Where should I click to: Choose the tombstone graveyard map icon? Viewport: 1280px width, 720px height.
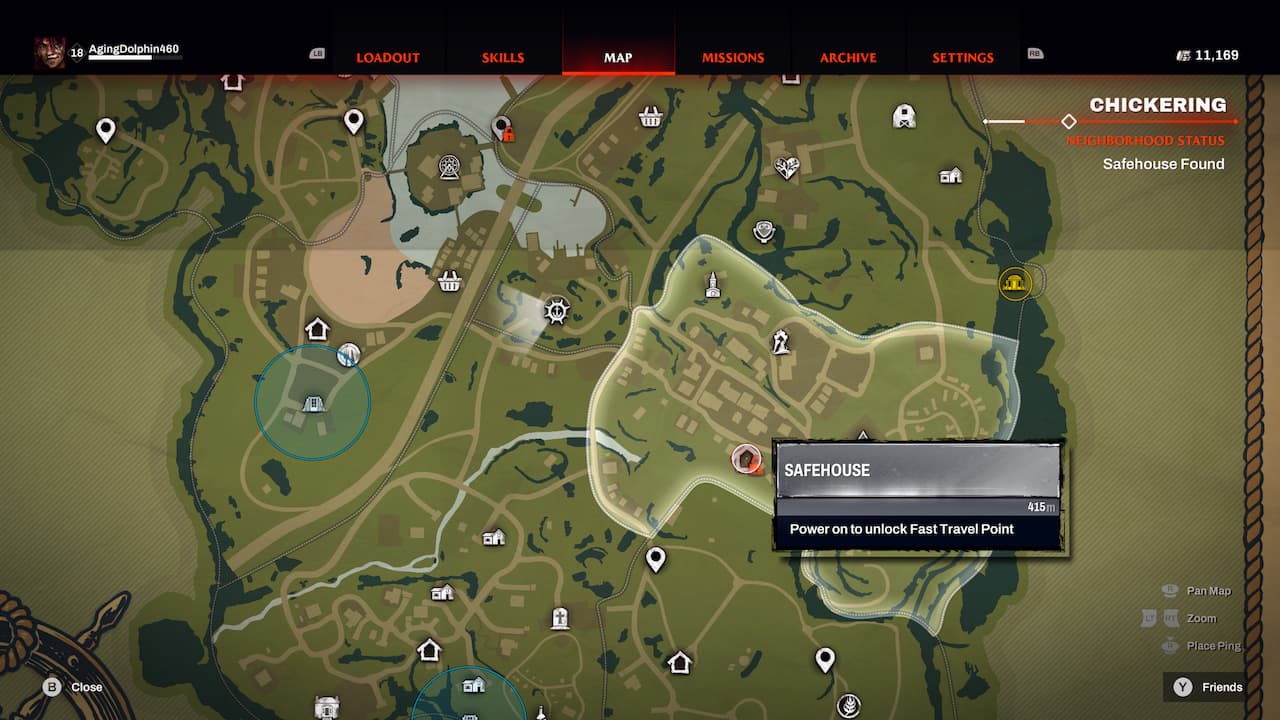[559, 618]
